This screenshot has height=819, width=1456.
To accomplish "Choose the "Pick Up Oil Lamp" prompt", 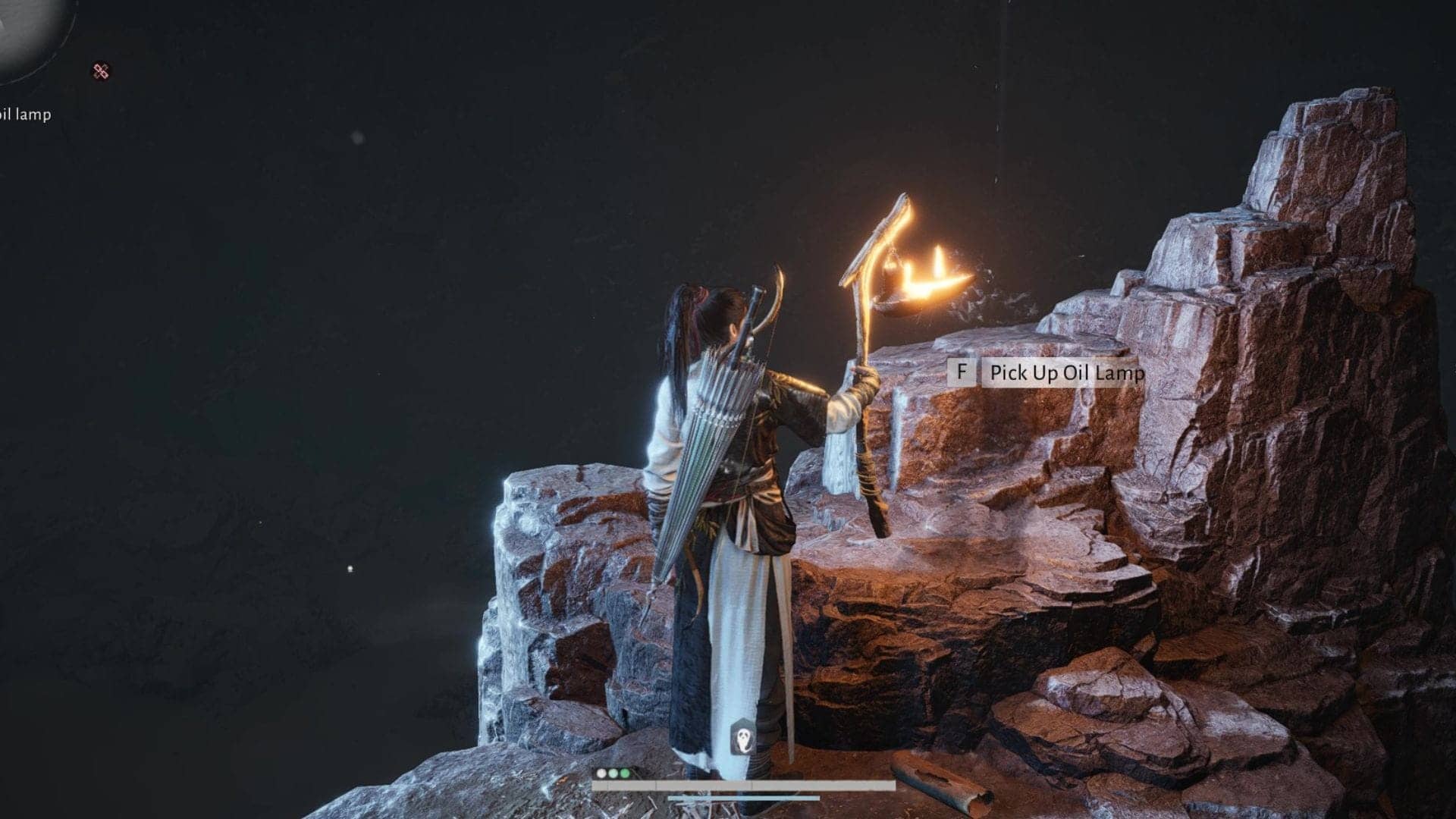I will pos(1063,373).
